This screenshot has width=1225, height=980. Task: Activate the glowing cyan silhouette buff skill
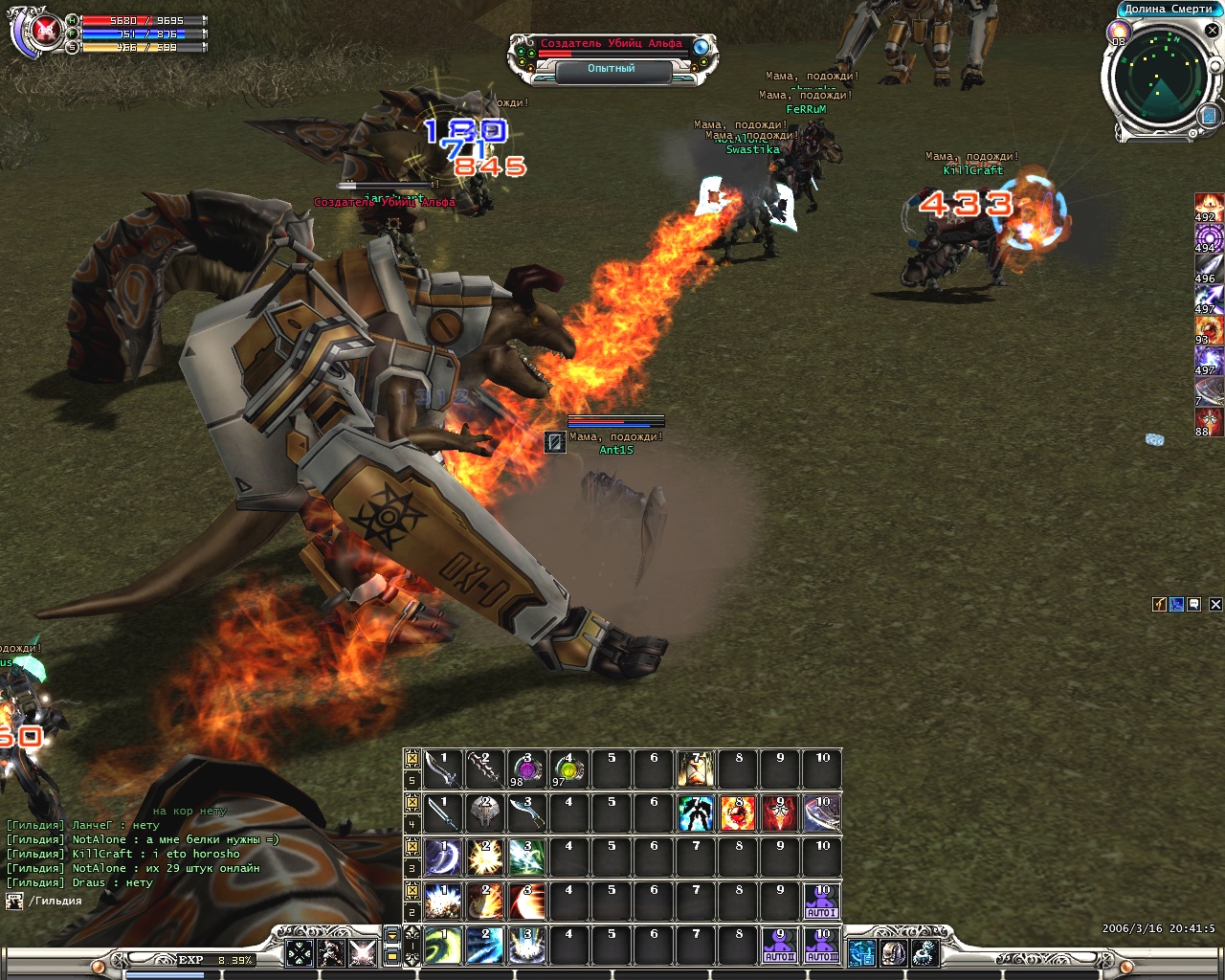[x=696, y=813]
